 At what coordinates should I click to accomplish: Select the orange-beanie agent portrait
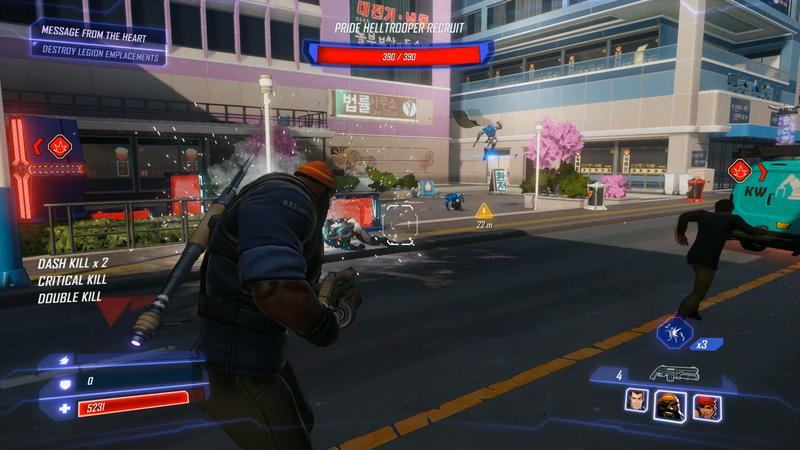click(x=668, y=404)
